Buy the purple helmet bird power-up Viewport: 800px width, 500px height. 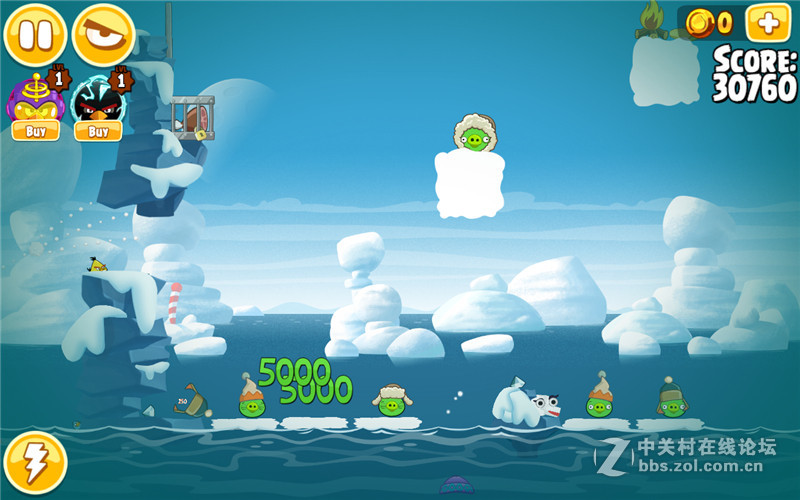coord(35,131)
